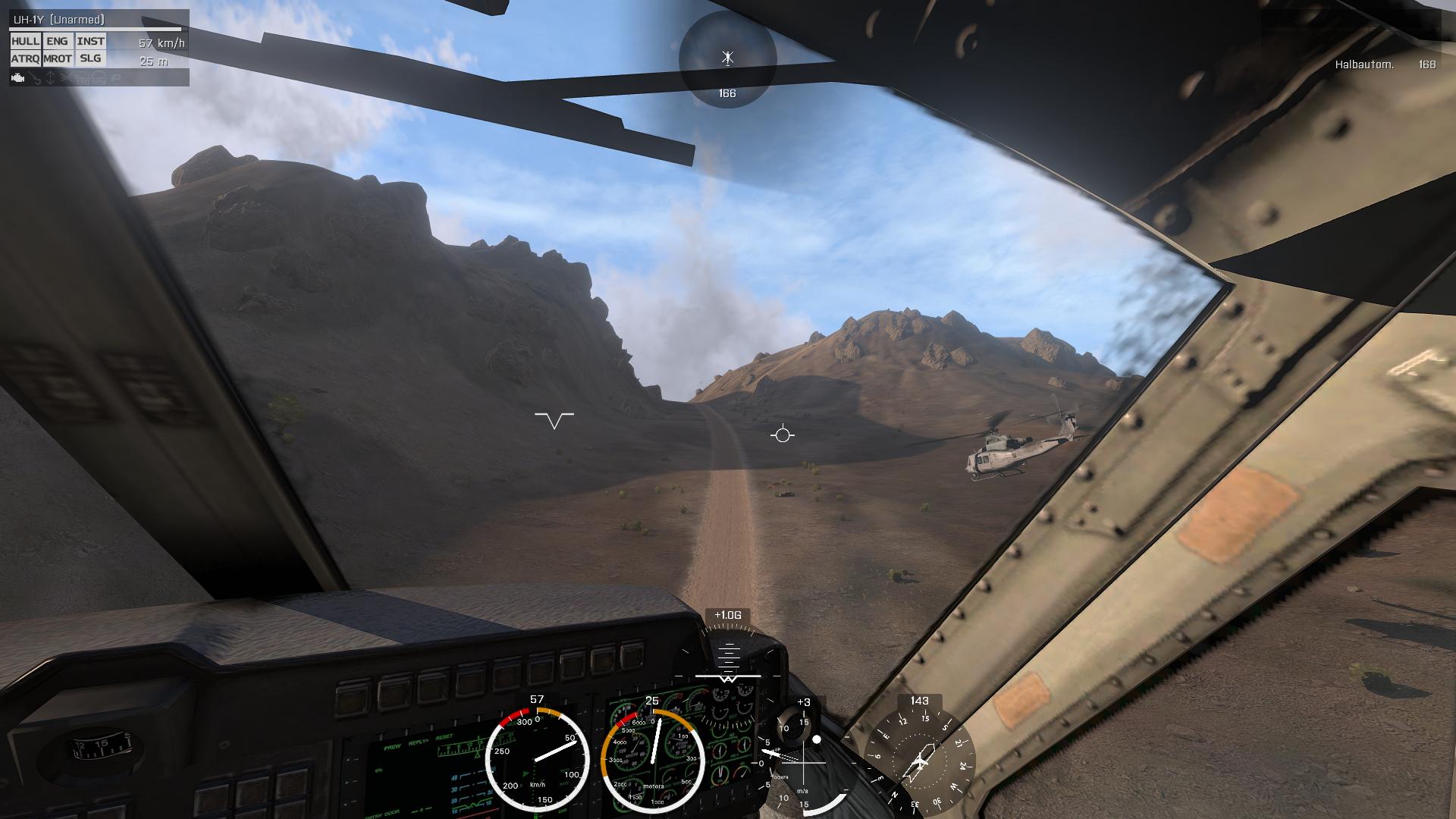Click the MROT main rotor indicator
This screenshot has height=819, width=1456.
[57, 58]
